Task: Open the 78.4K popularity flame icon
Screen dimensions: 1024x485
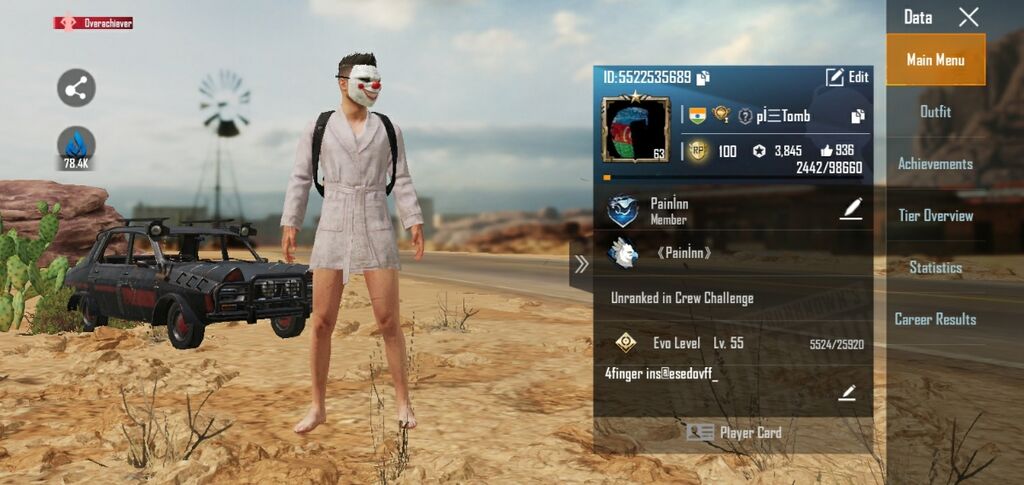Action: point(76,147)
